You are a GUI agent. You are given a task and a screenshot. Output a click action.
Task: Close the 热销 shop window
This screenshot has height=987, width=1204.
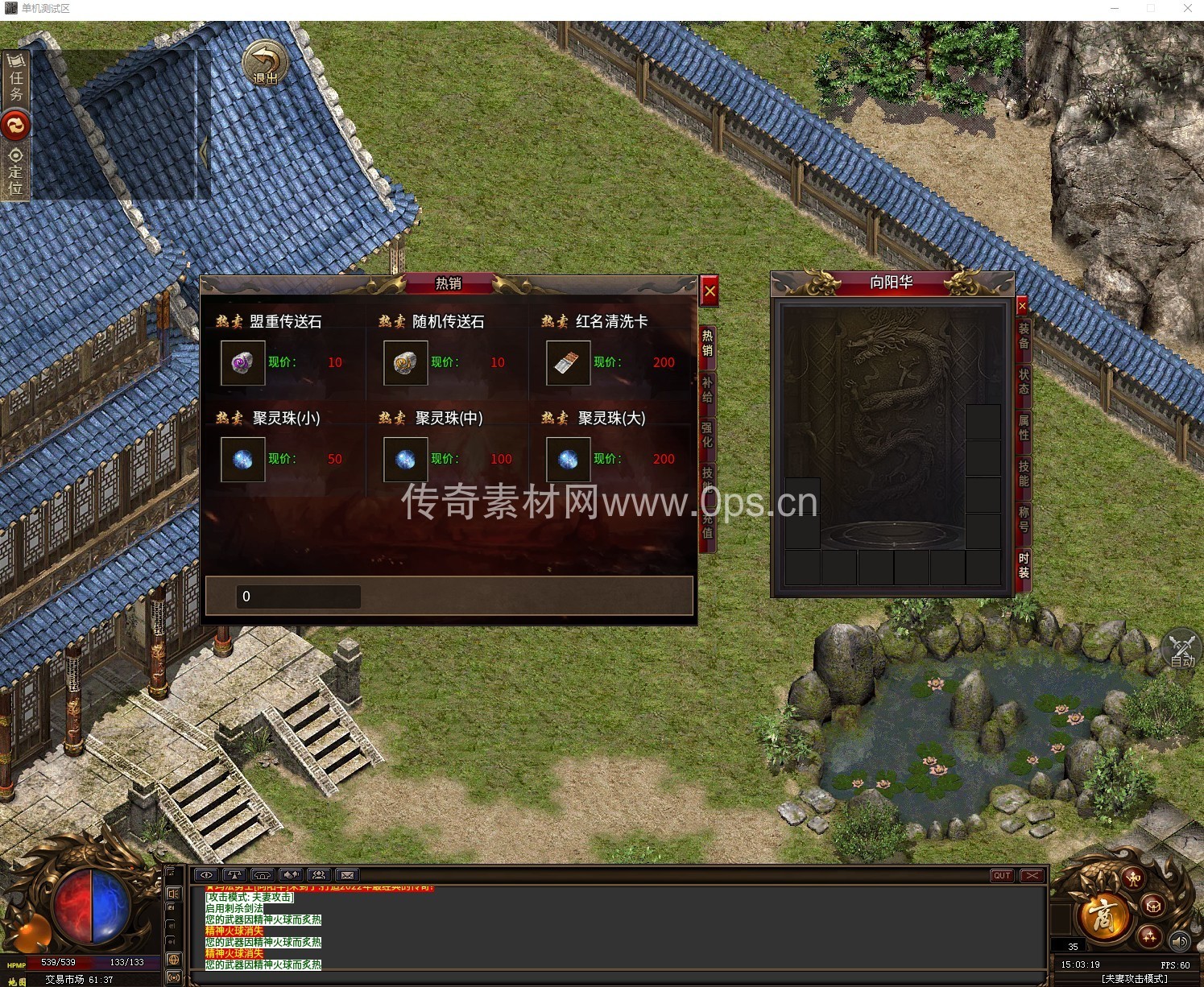tap(710, 291)
